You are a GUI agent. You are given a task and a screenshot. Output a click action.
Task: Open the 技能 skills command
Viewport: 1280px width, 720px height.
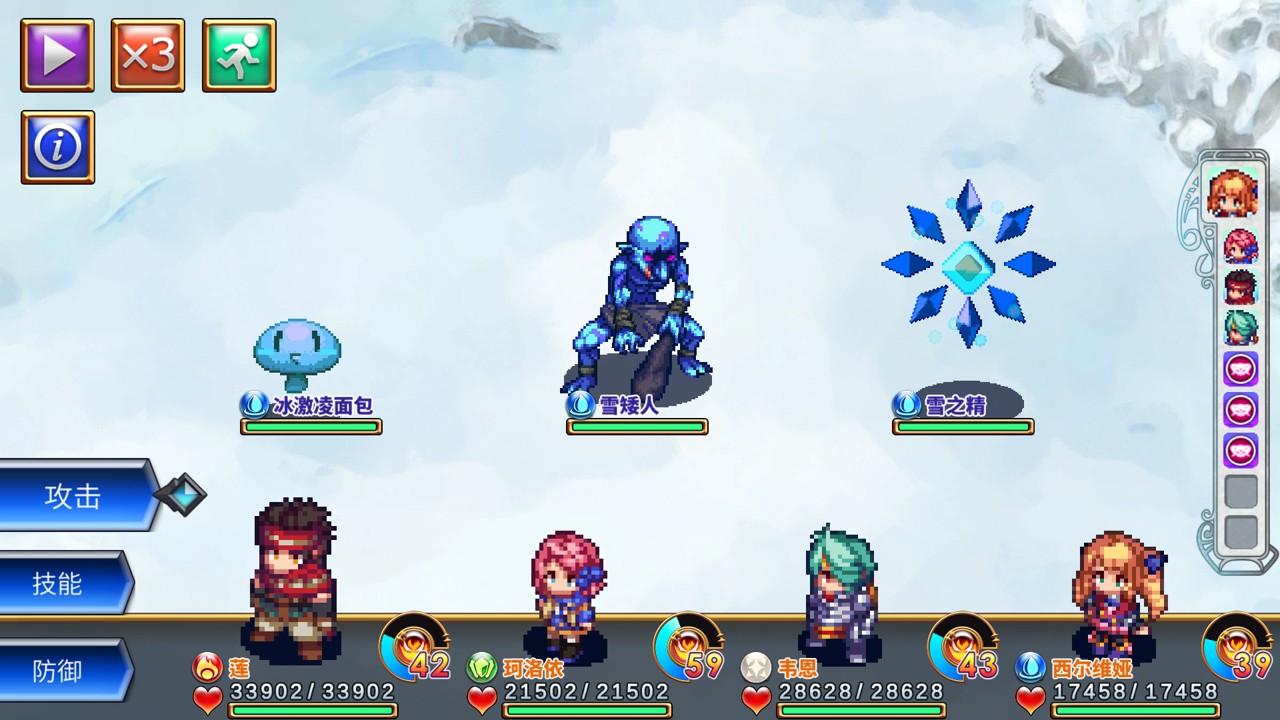(60, 583)
